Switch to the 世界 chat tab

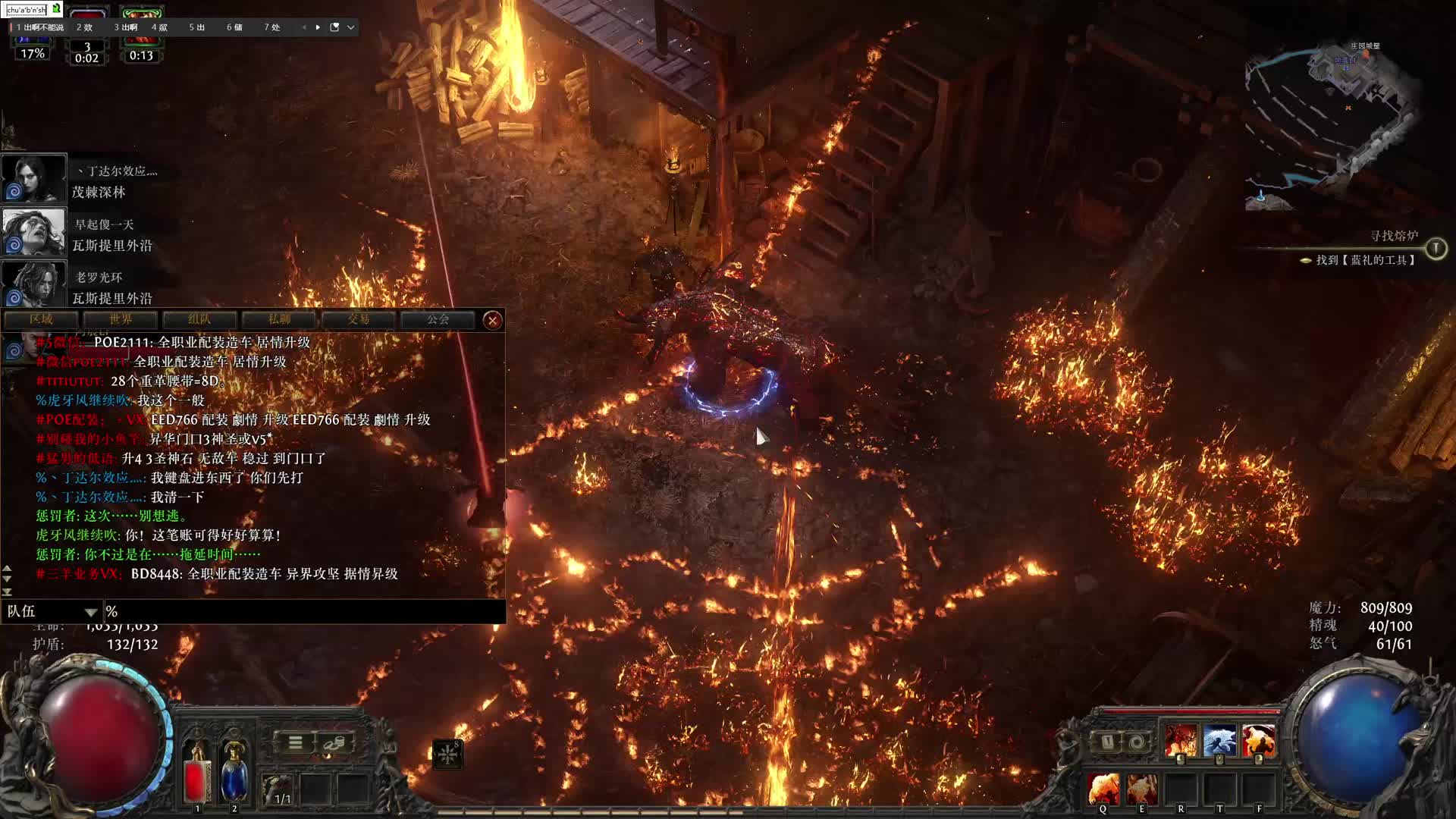point(121,320)
